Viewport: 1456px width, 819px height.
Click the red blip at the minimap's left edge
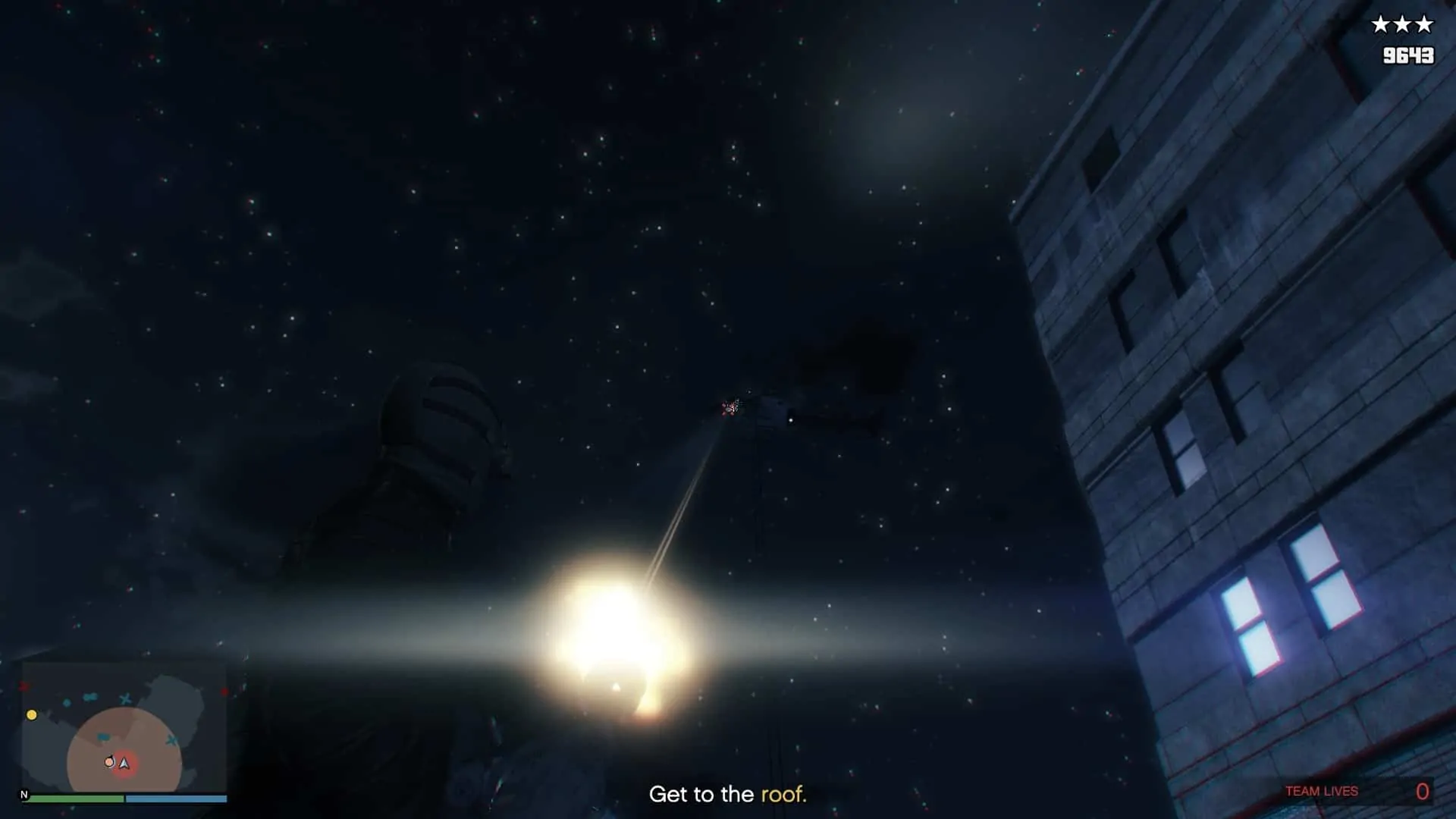pos(21,687)
